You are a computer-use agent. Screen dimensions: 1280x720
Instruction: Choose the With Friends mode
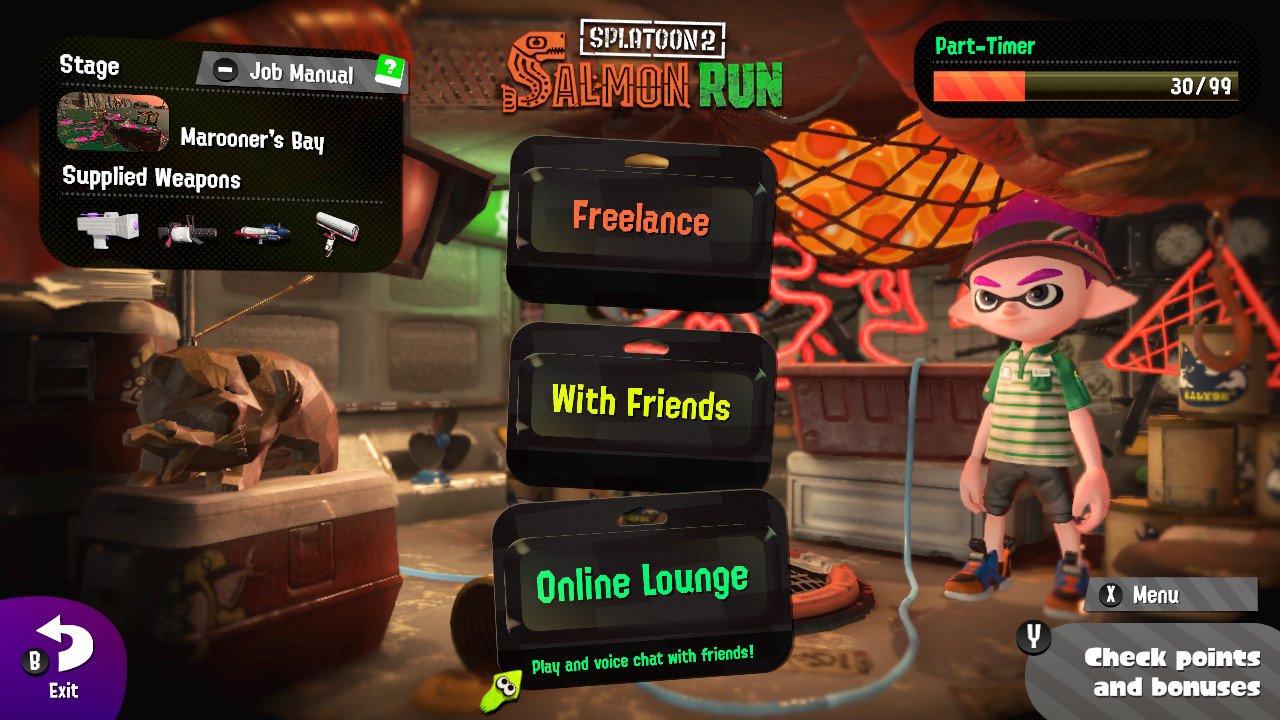(x=641, y=403)
